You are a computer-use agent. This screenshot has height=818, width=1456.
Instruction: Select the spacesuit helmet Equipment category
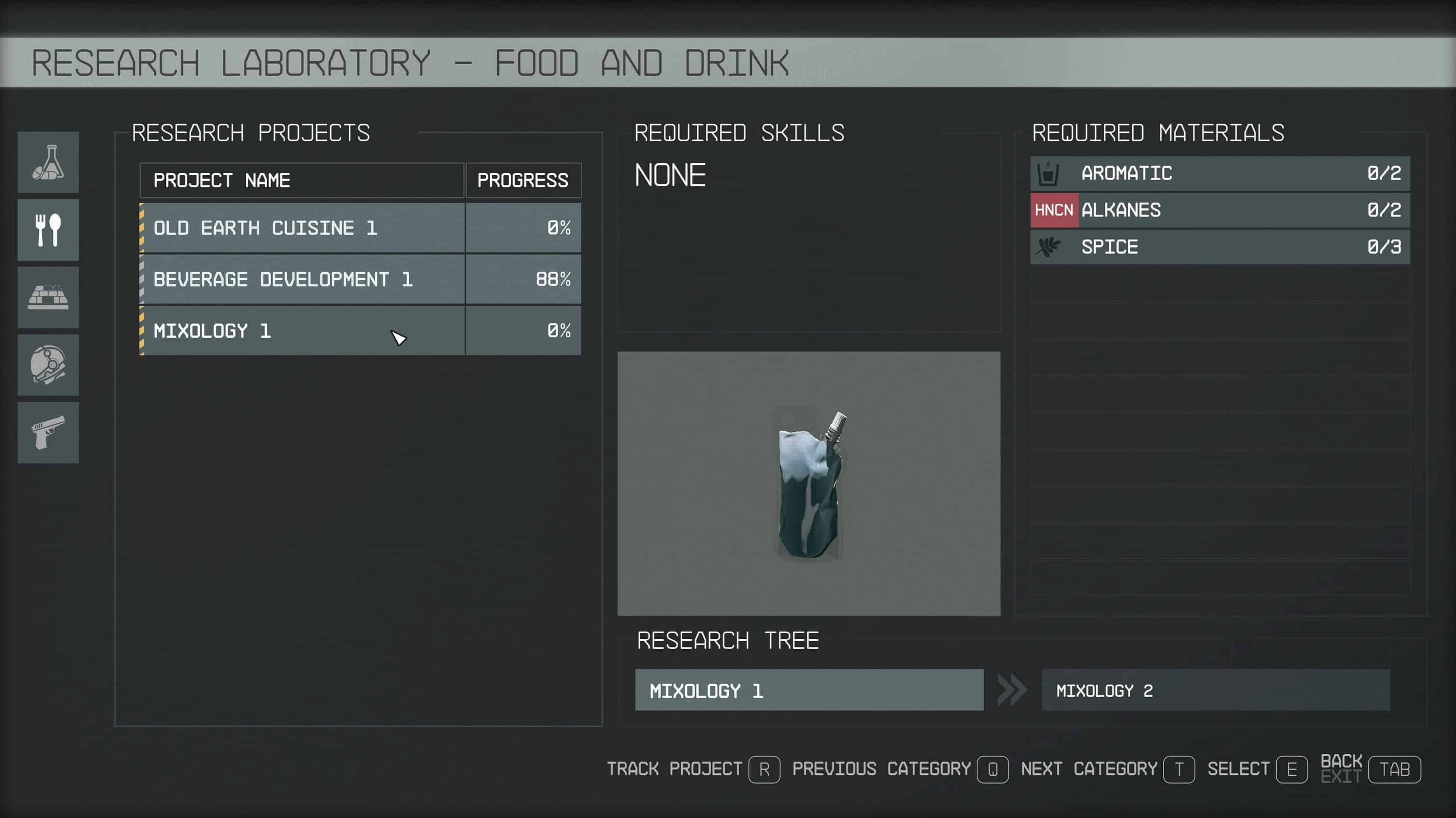48,365
